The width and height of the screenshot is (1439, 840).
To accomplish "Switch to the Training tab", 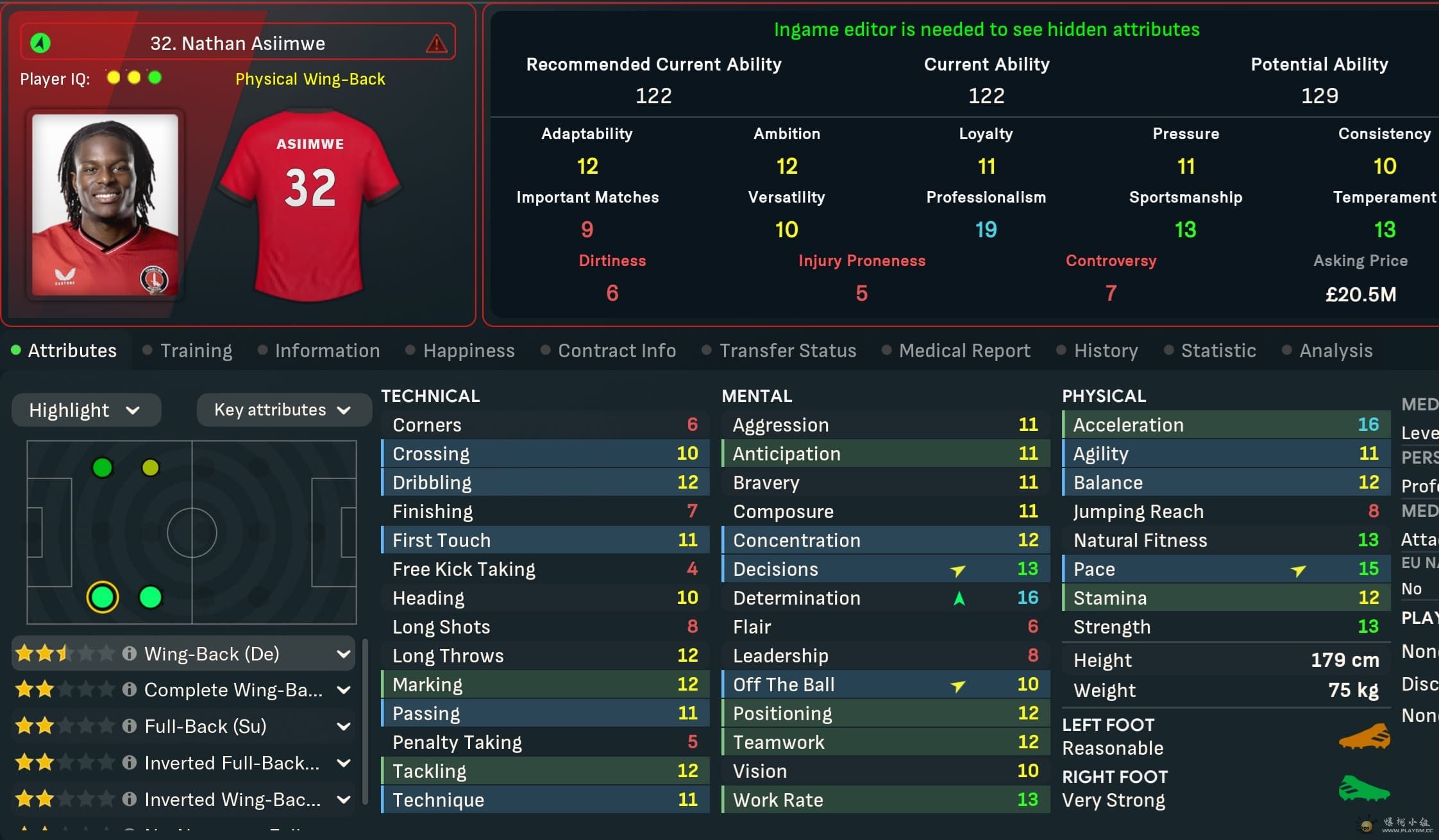I will click(x=196, y=351).
